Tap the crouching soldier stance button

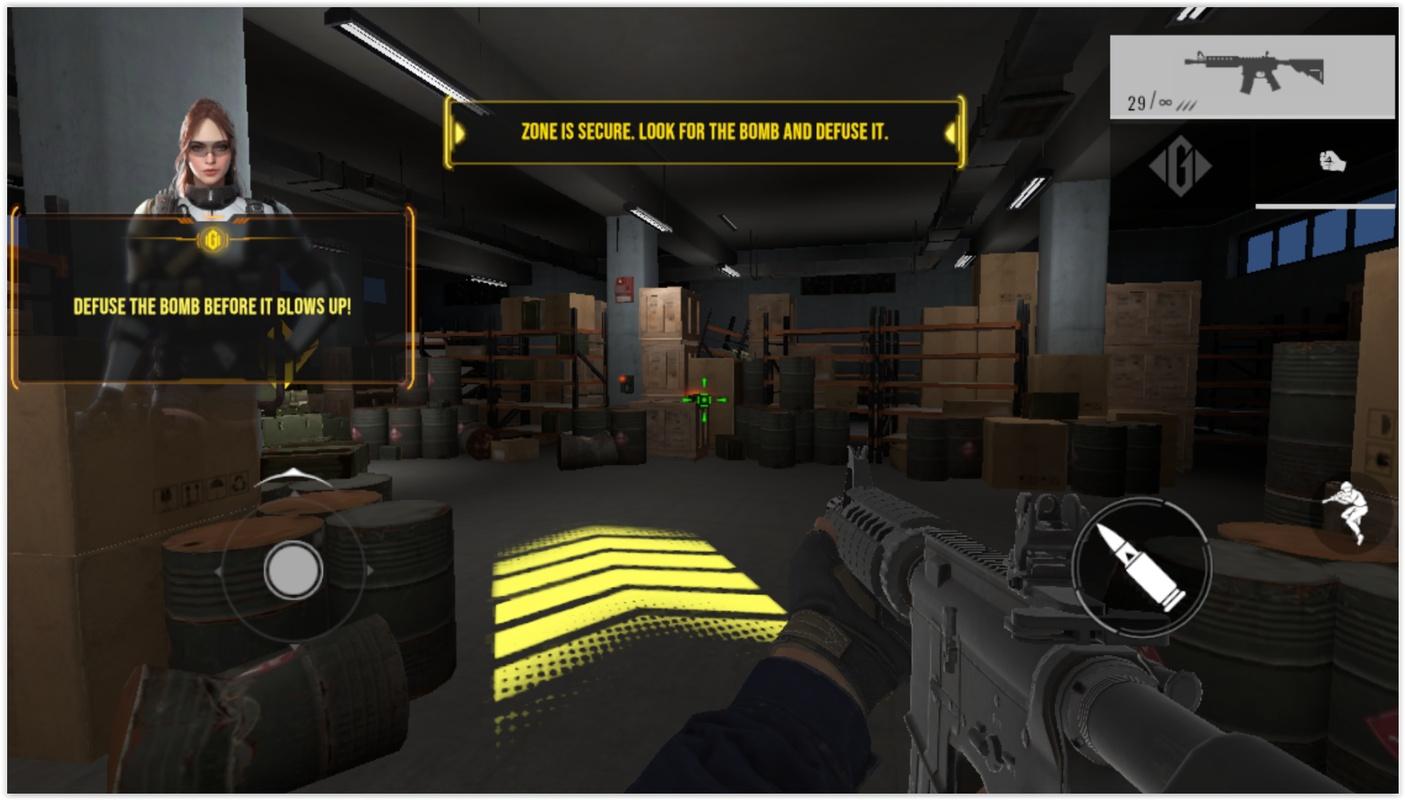[x=1347, y=512]
